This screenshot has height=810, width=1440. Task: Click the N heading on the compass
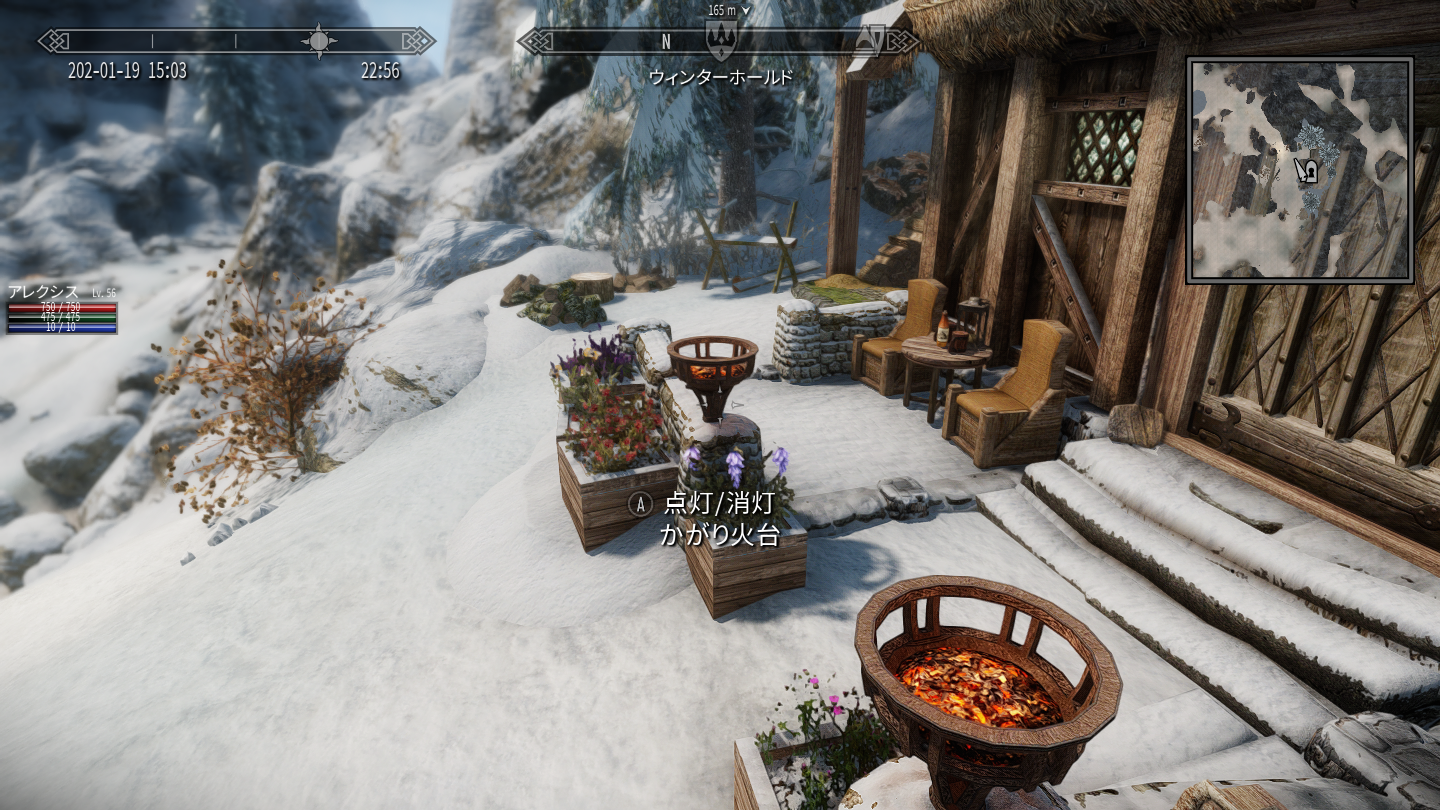[666, 42]
